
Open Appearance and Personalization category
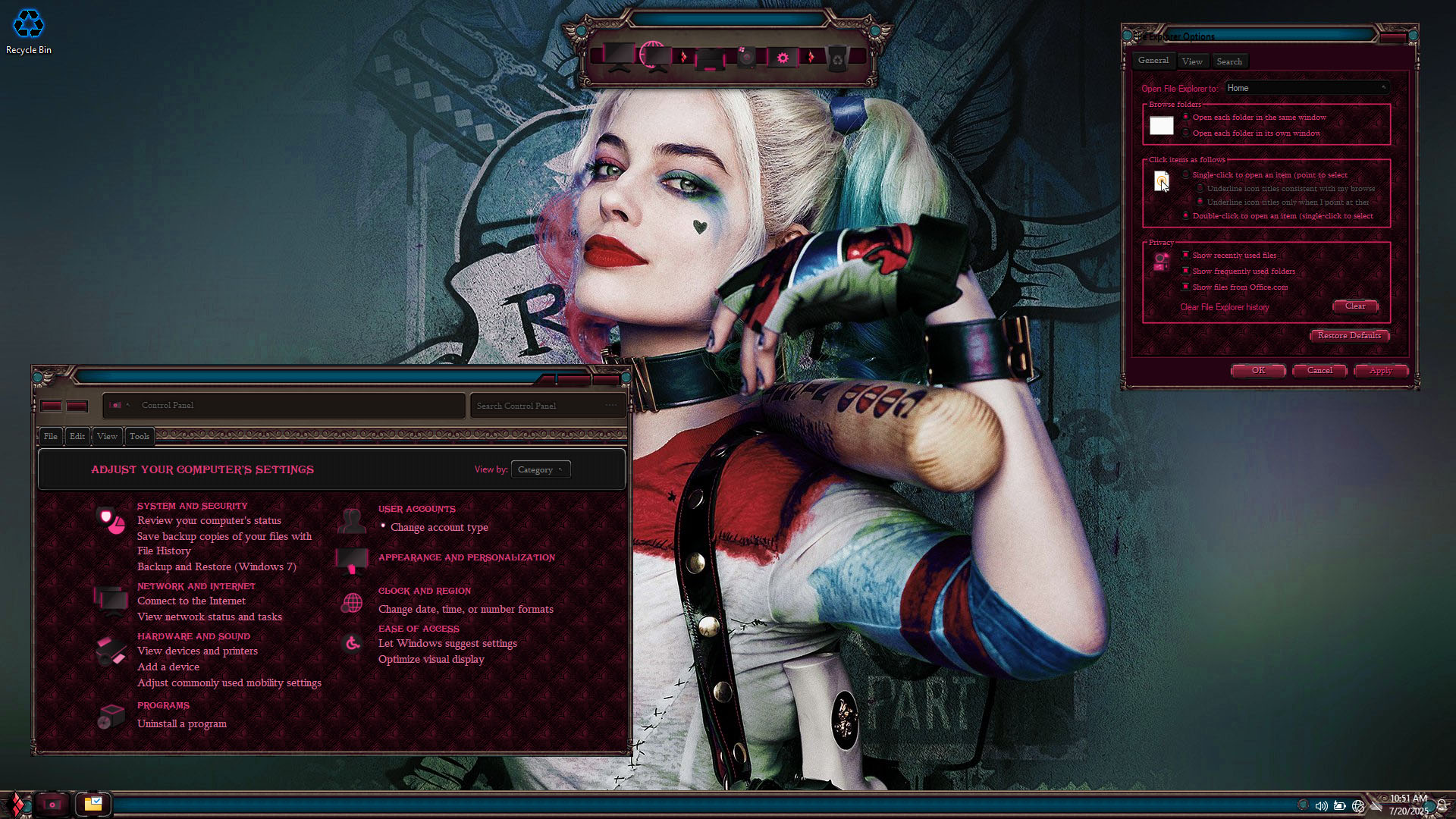[466, 557]
